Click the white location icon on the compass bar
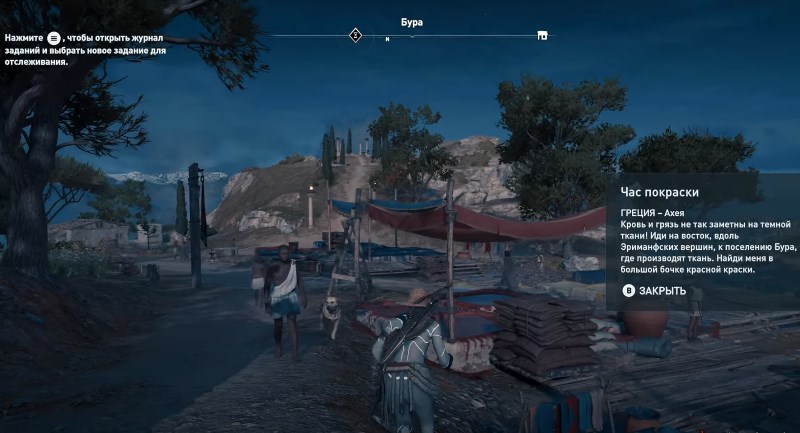The width and height of the screenshot is (800, 433). [x=542, y=36]
